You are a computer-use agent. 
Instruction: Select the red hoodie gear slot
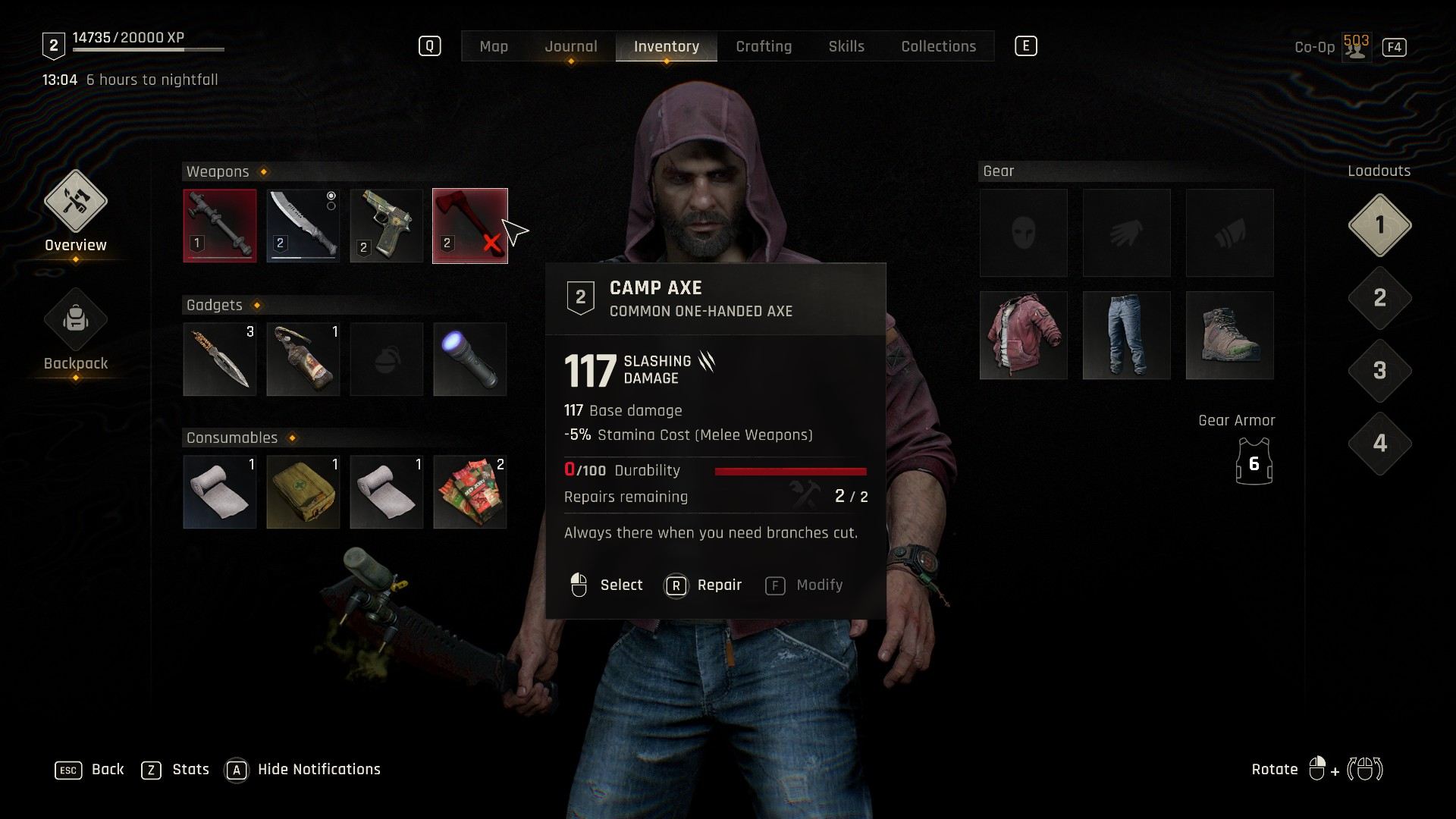point(1024,335)
